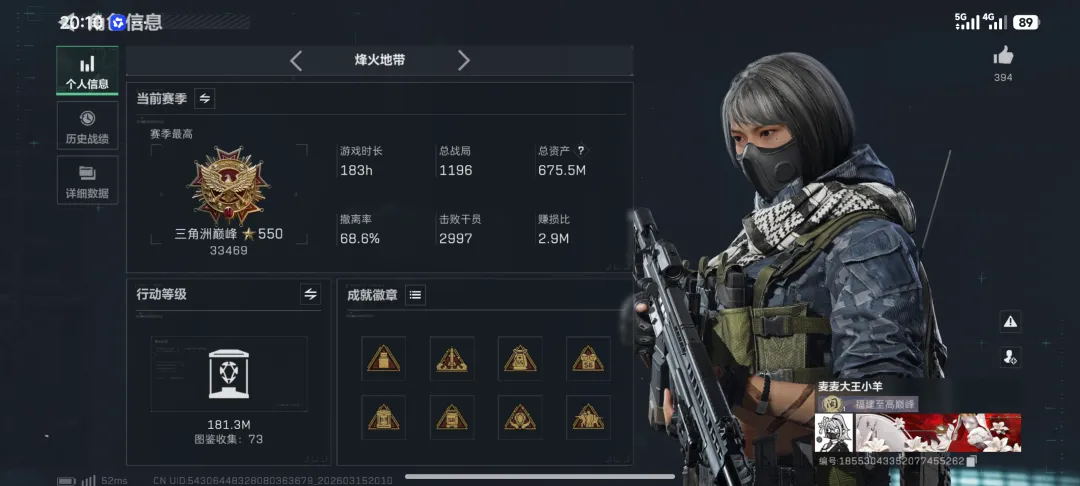The height and width of the screenshot is (486, 1080).
Task: Switch to the 历史战绩 tab
Action: (87, 126)
